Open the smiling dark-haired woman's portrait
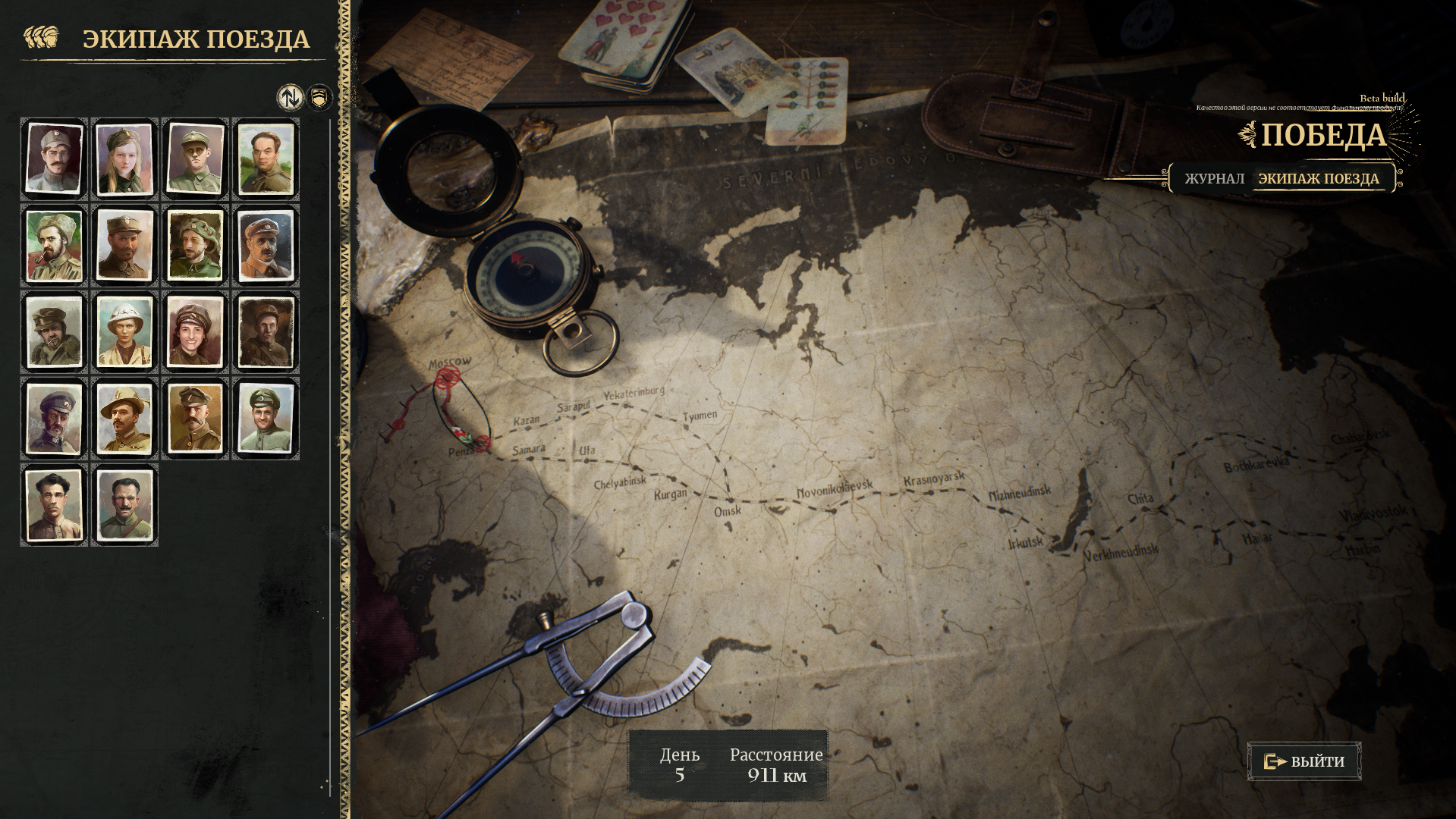The width and height of the screenshot is (1456, 819). click(195, 332)
